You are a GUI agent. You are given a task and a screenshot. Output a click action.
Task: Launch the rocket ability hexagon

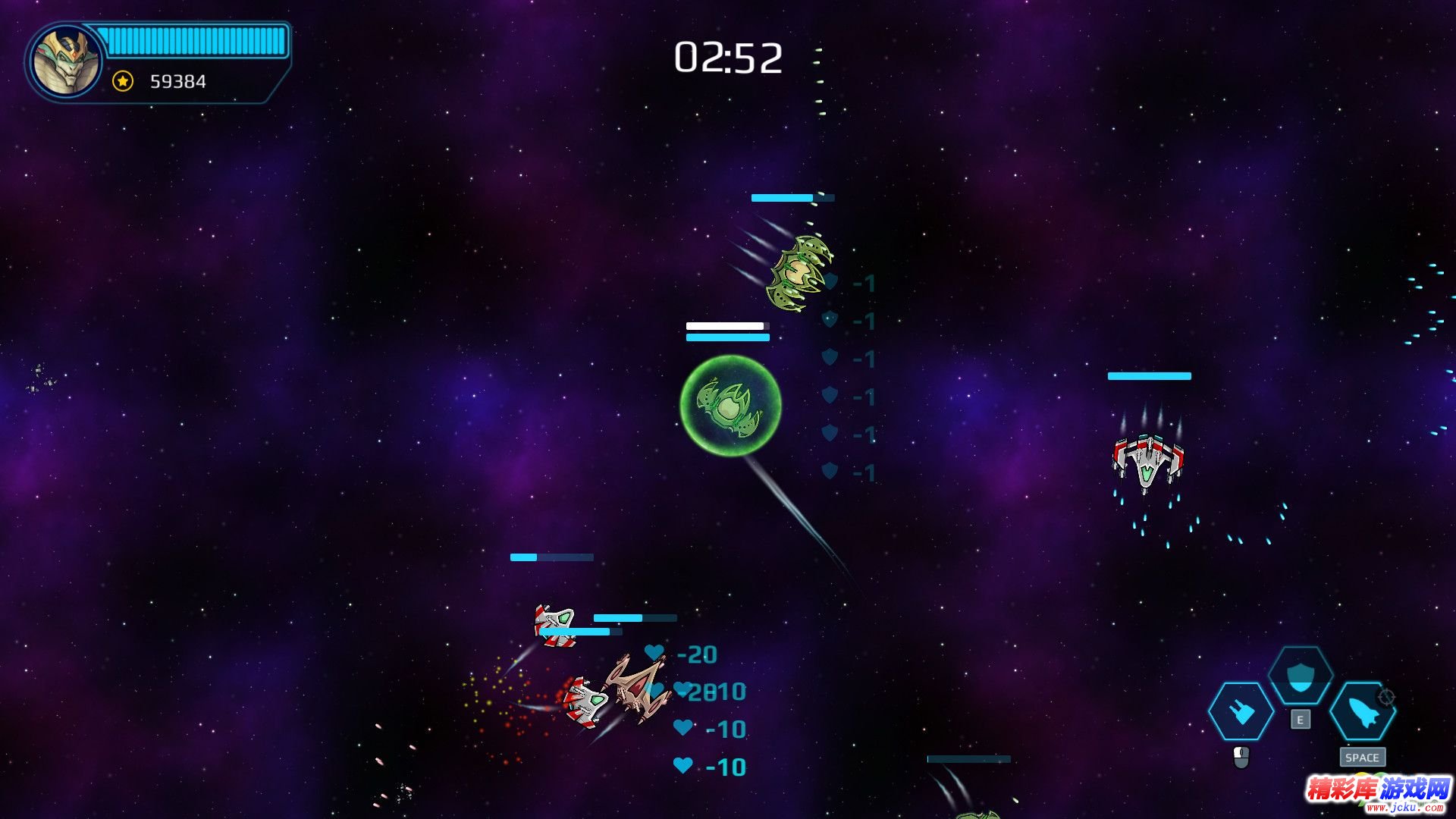[x=1362, y=711]
